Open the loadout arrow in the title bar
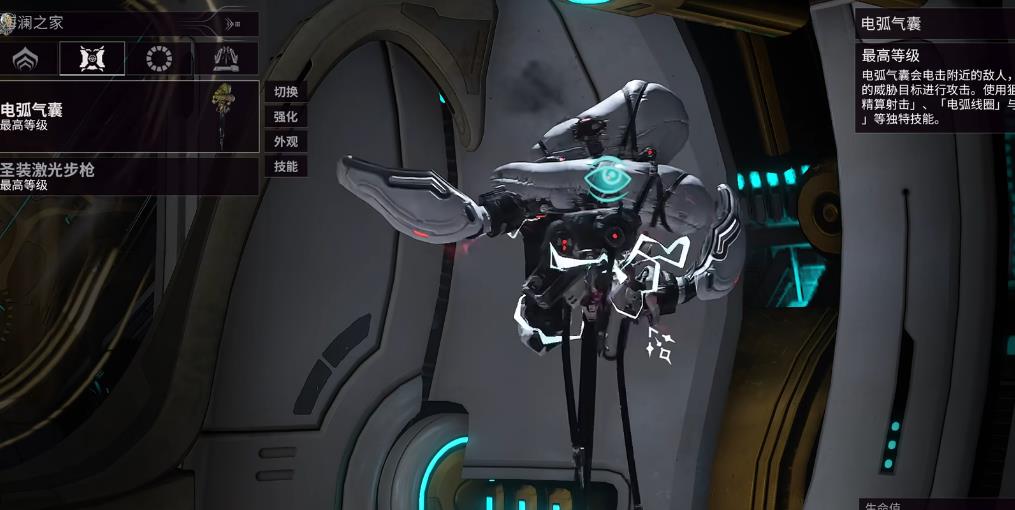 [x=233, y=23]
